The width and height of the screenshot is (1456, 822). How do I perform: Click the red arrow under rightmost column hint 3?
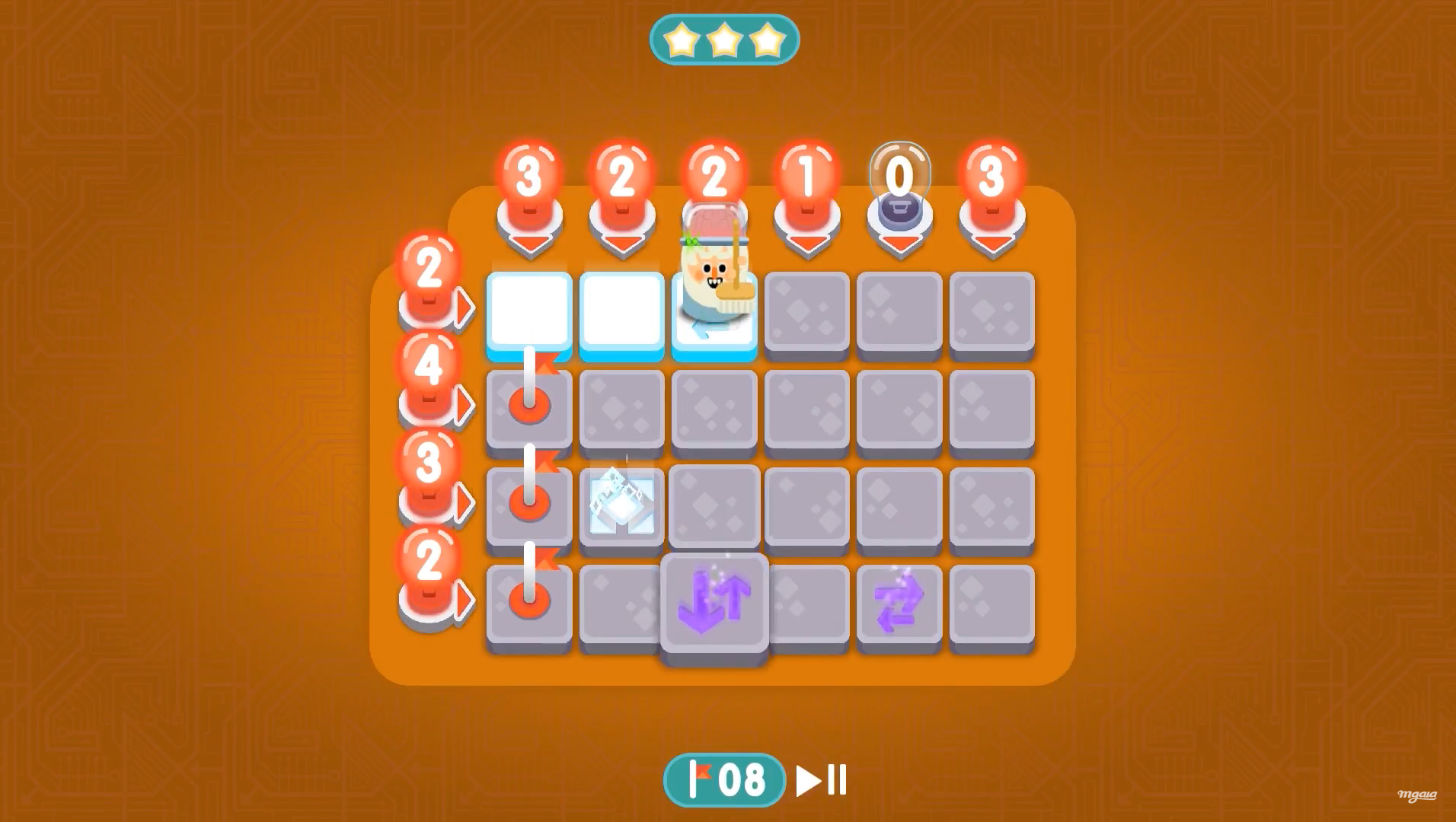click(992, 242)
